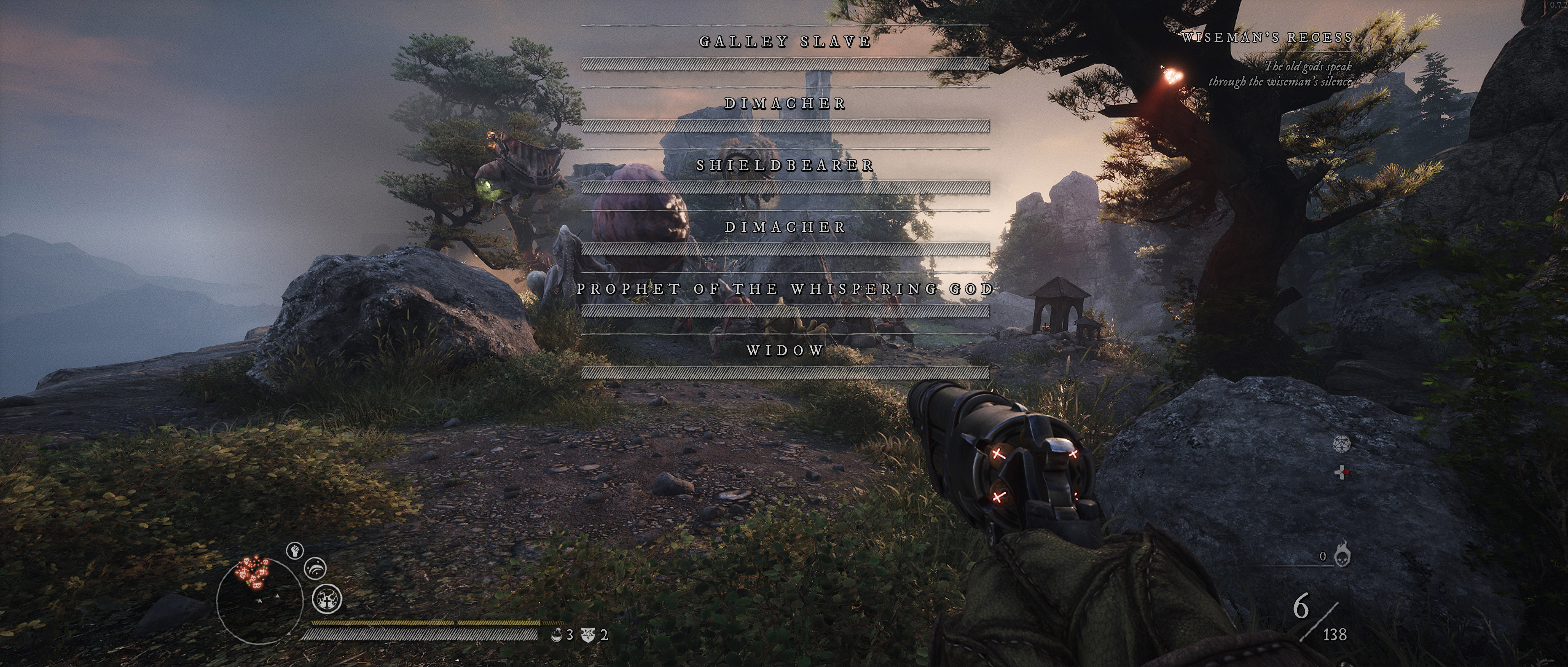Click the round geometric sigil icon
This screenshot has height=667, width=1568.
tap(1341, 444)
